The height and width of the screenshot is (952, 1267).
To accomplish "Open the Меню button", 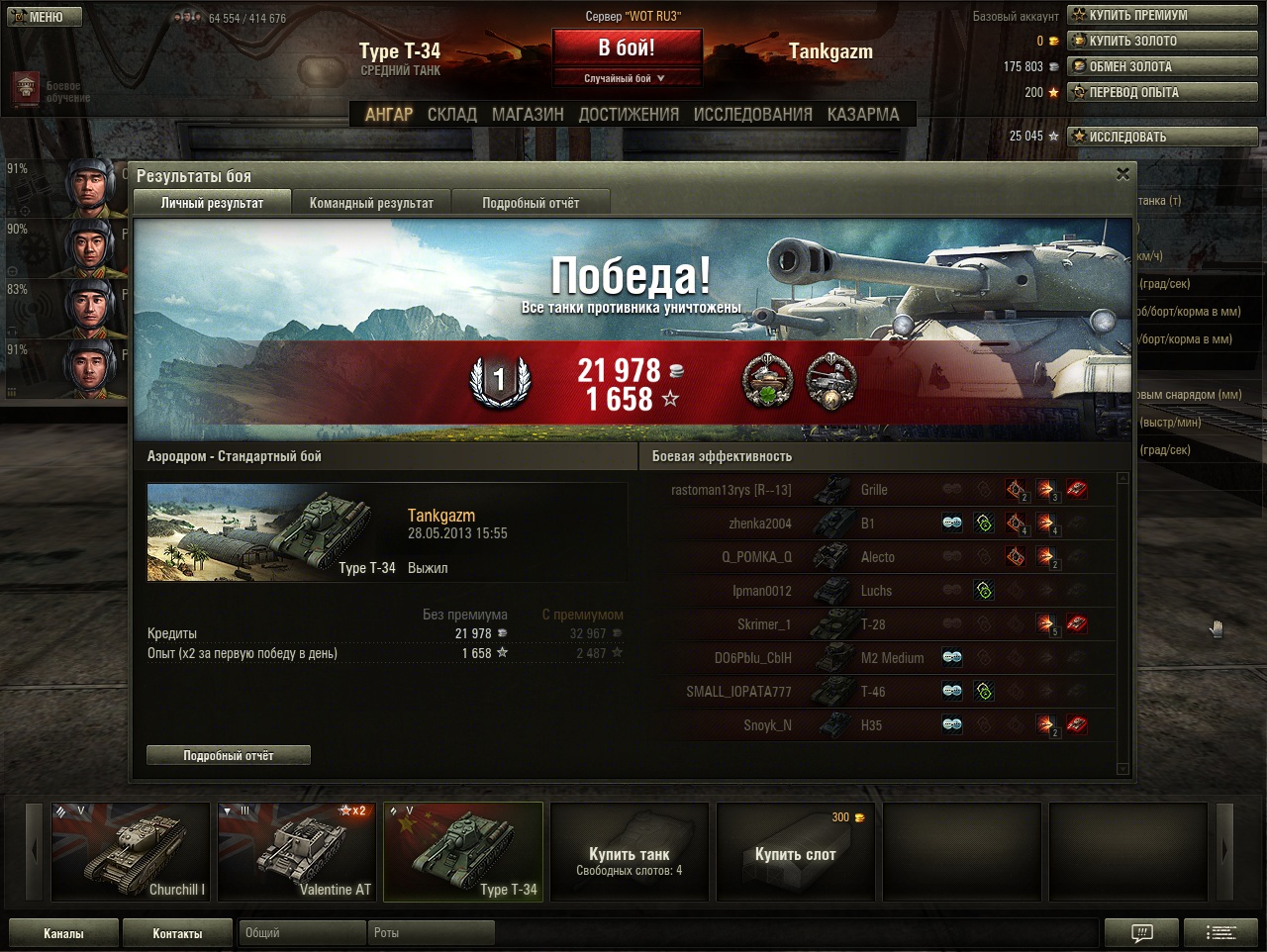I will [44, 17].
